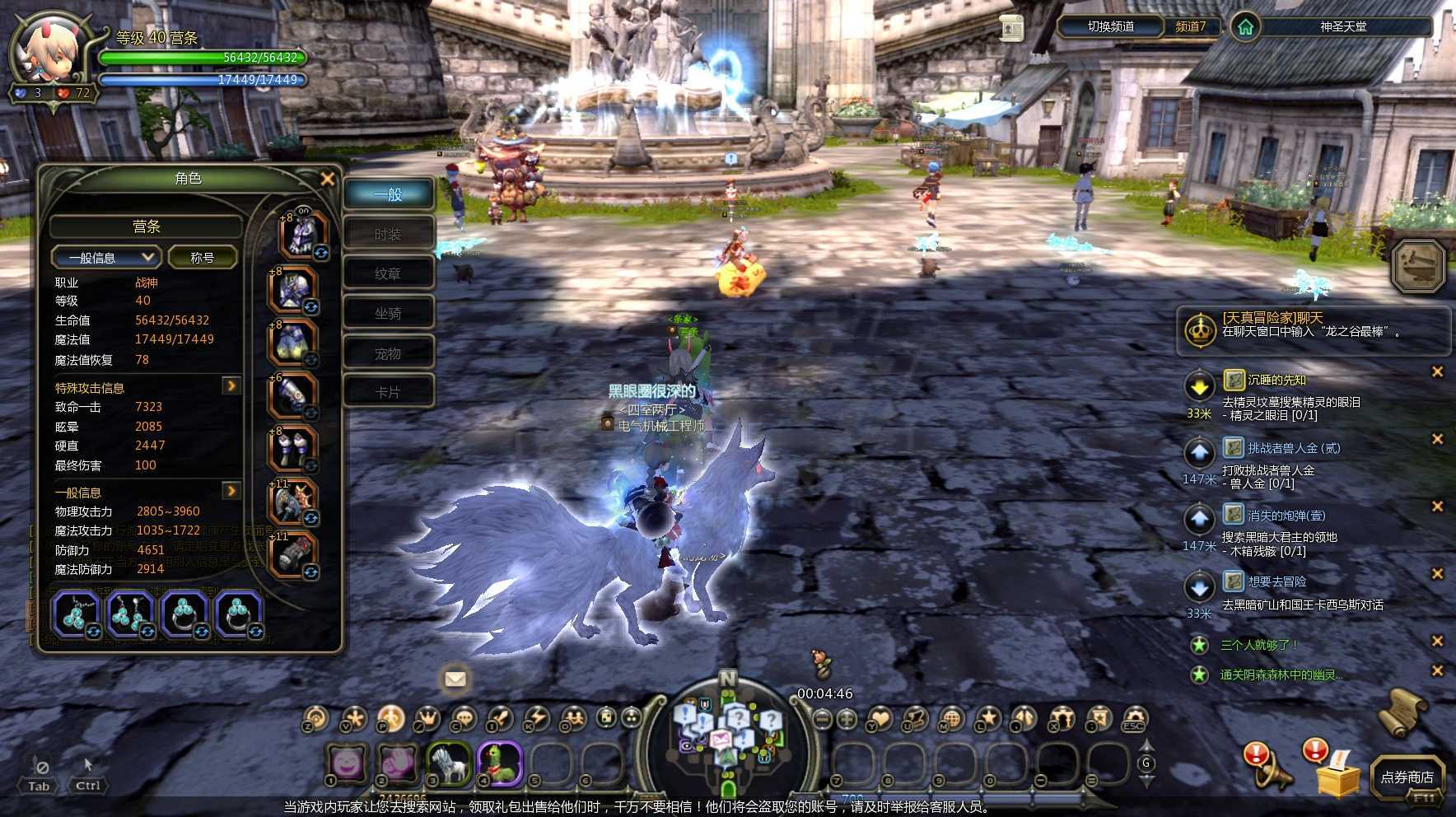1456x817 pixels.
Task: Expand the 特殊攻击信息 section arrow
Action: point(231,385)
